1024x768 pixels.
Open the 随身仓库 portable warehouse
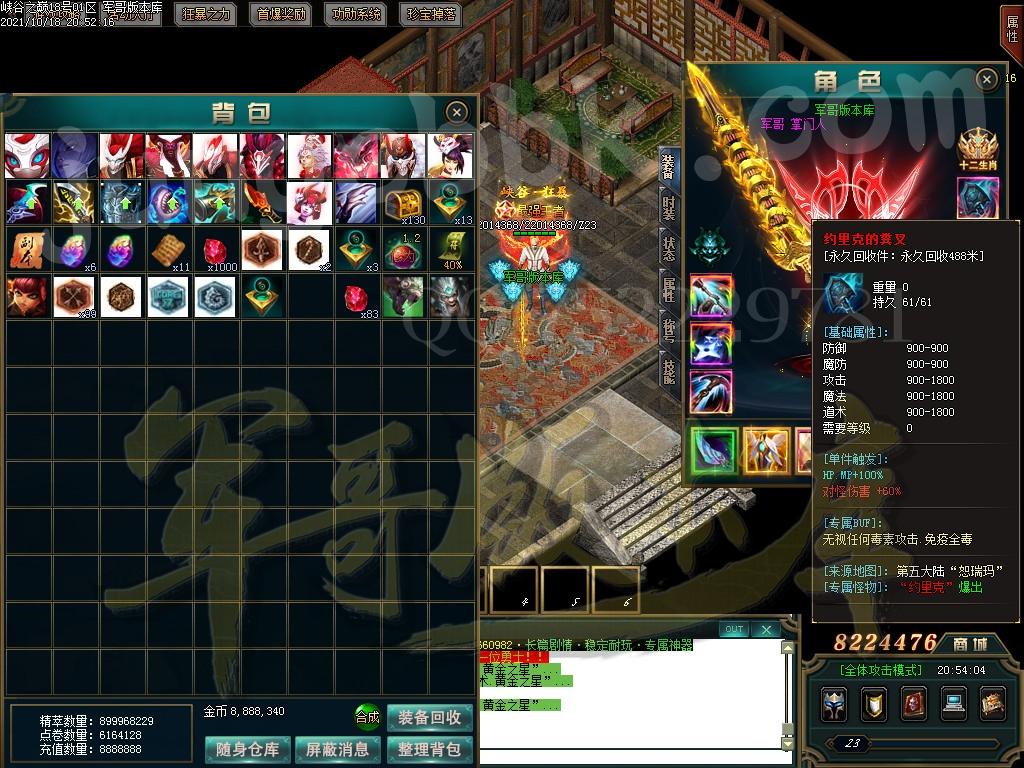coord(248,749)
